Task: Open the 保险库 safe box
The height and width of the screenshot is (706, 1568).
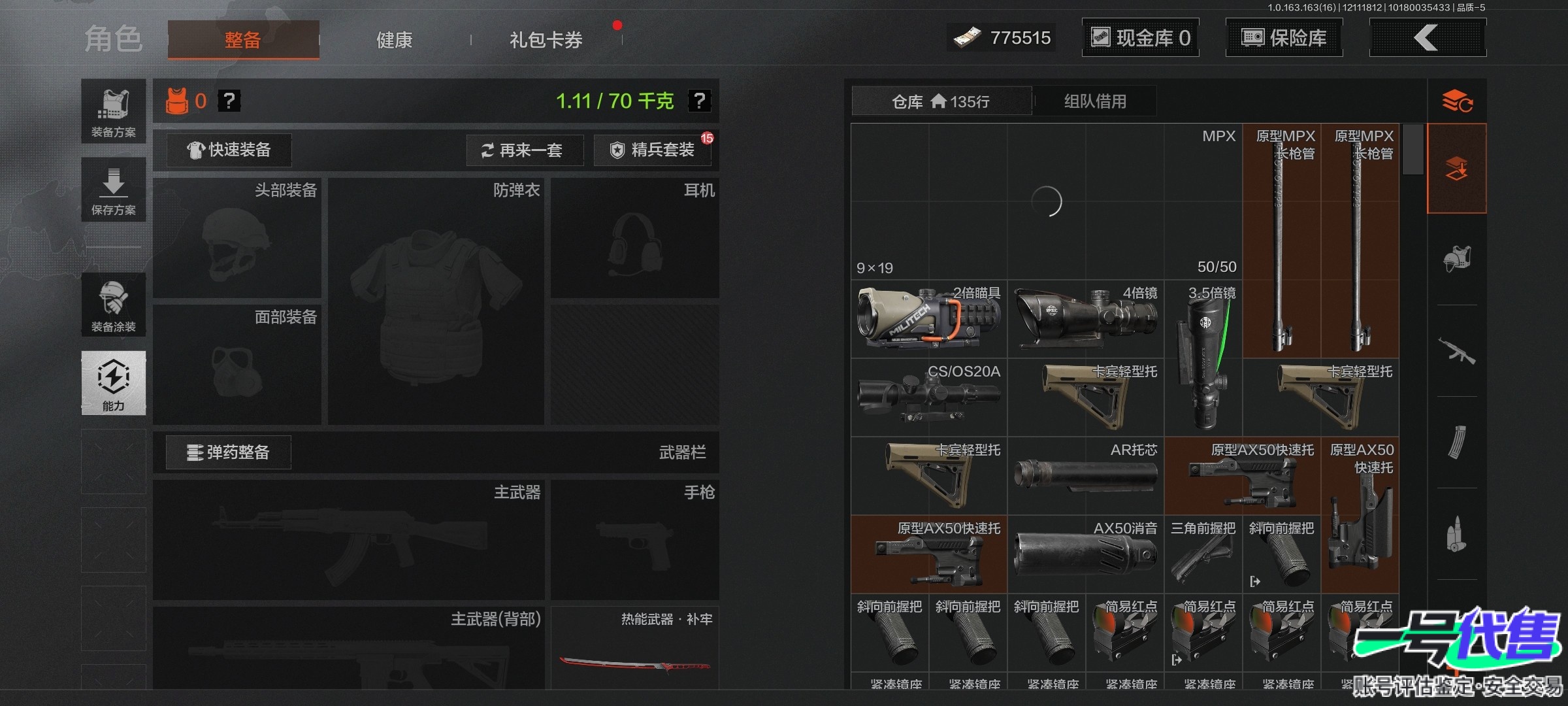Action: click(1284, 38)
